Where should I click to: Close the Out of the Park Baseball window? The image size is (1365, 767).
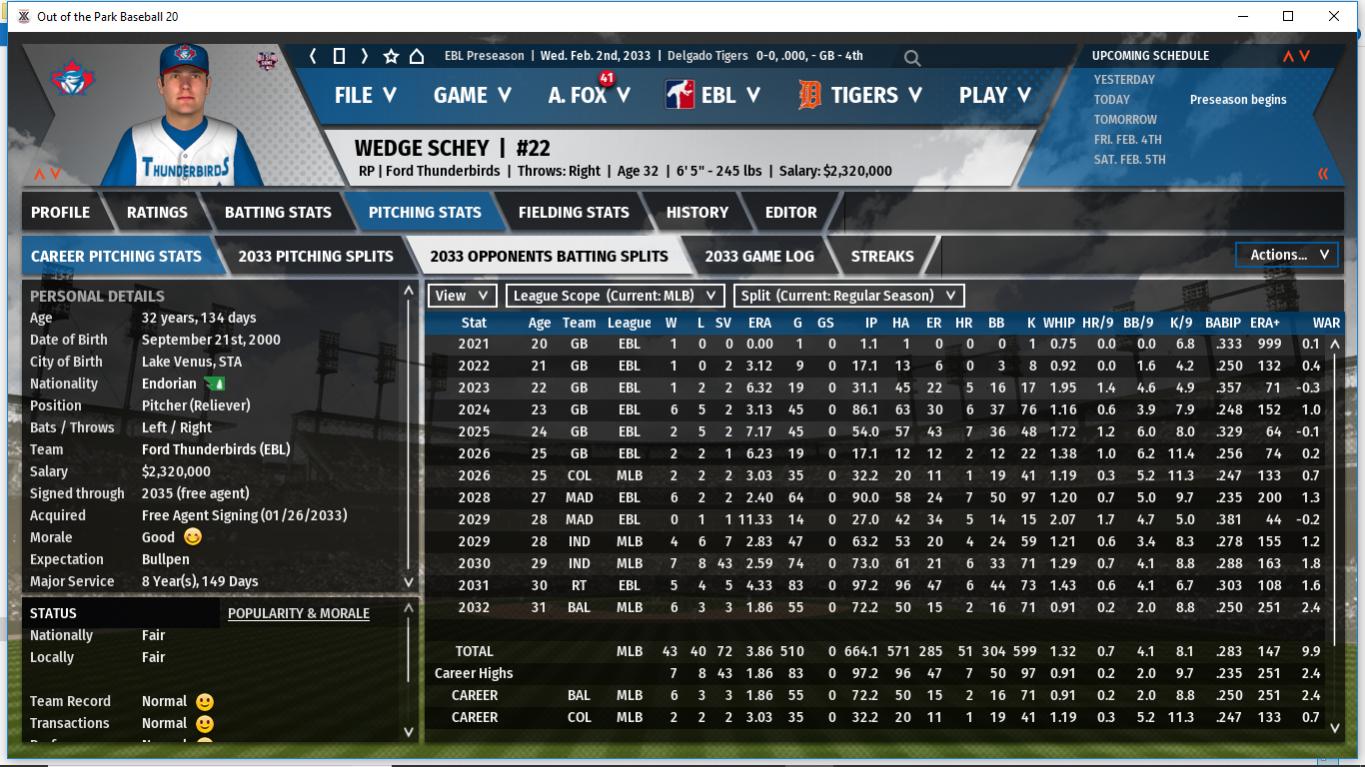coord(1333,16)
